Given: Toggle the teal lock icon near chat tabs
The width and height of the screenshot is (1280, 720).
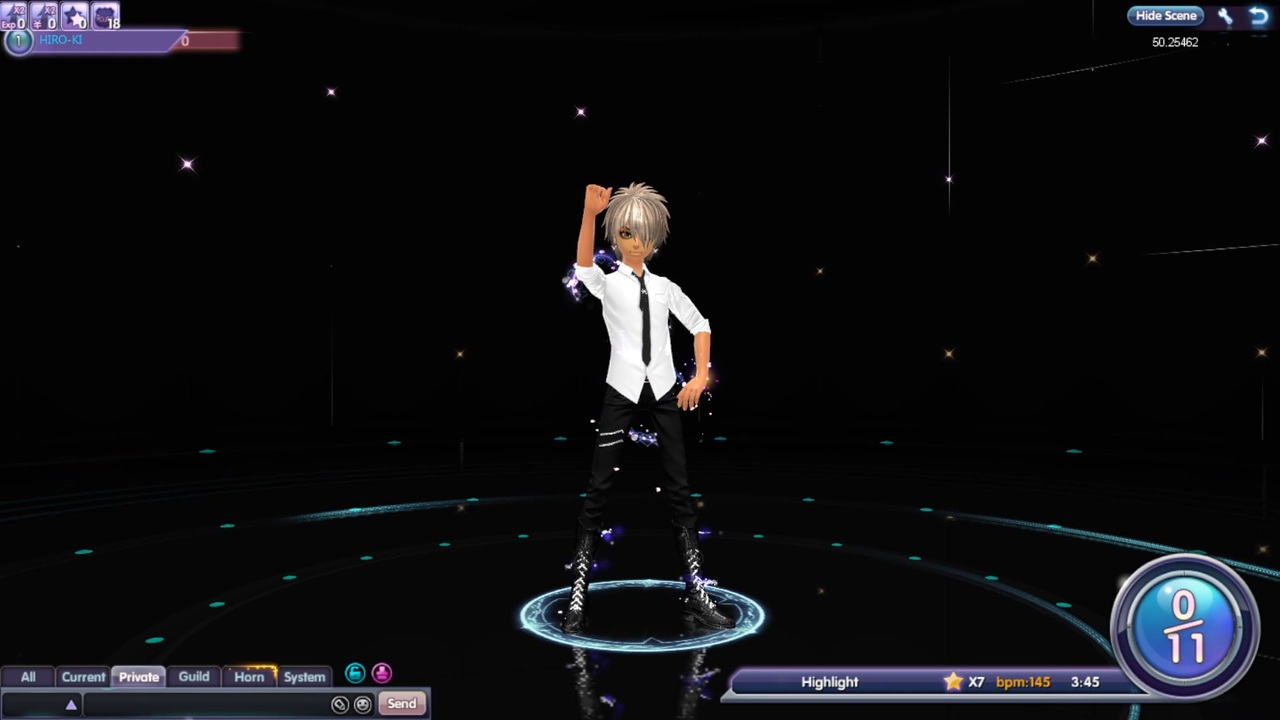Looking at the screenshot, I should pyautogui.click(x=355, y=673).
